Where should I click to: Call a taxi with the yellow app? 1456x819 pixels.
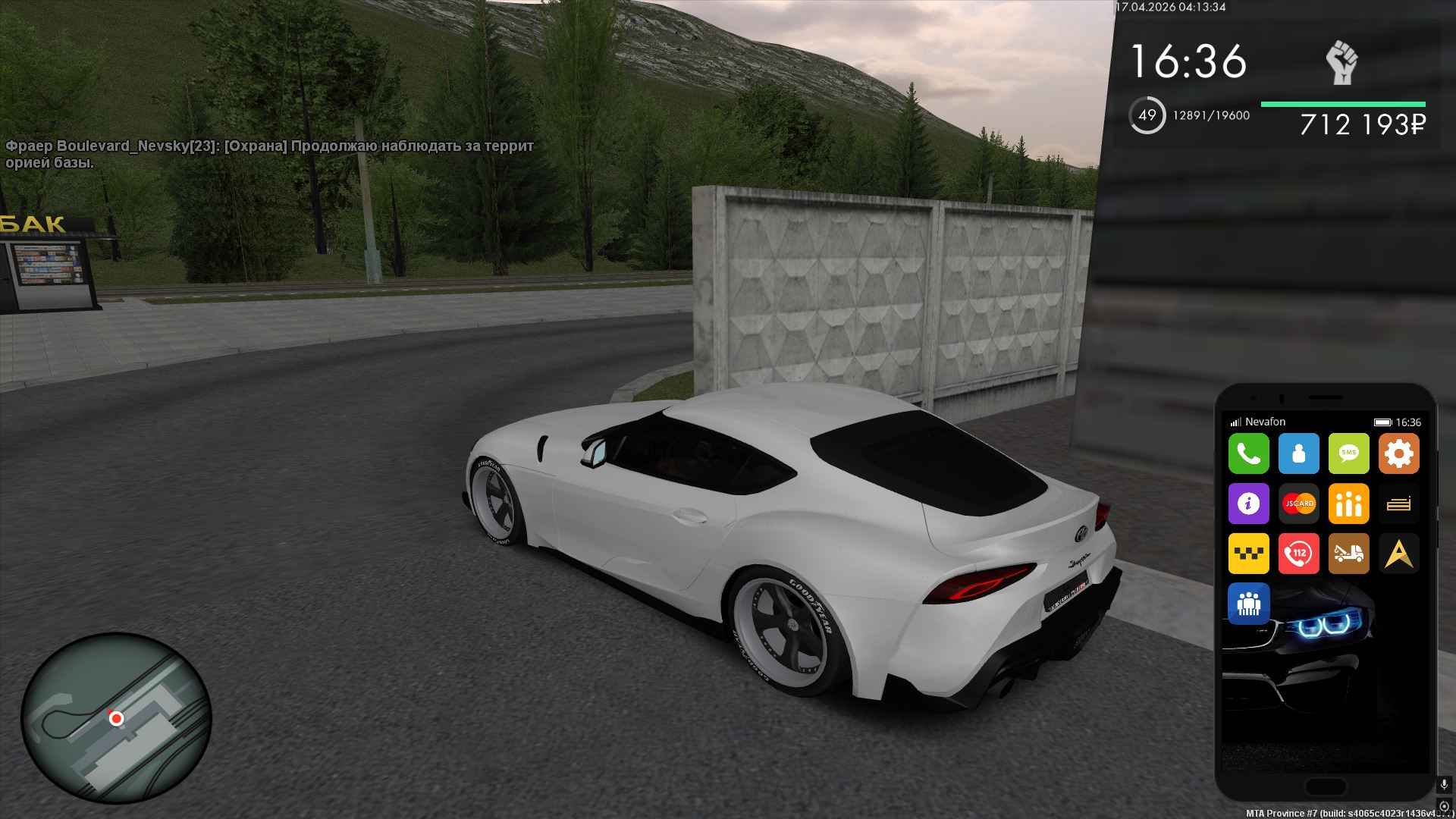point(1248,554)
